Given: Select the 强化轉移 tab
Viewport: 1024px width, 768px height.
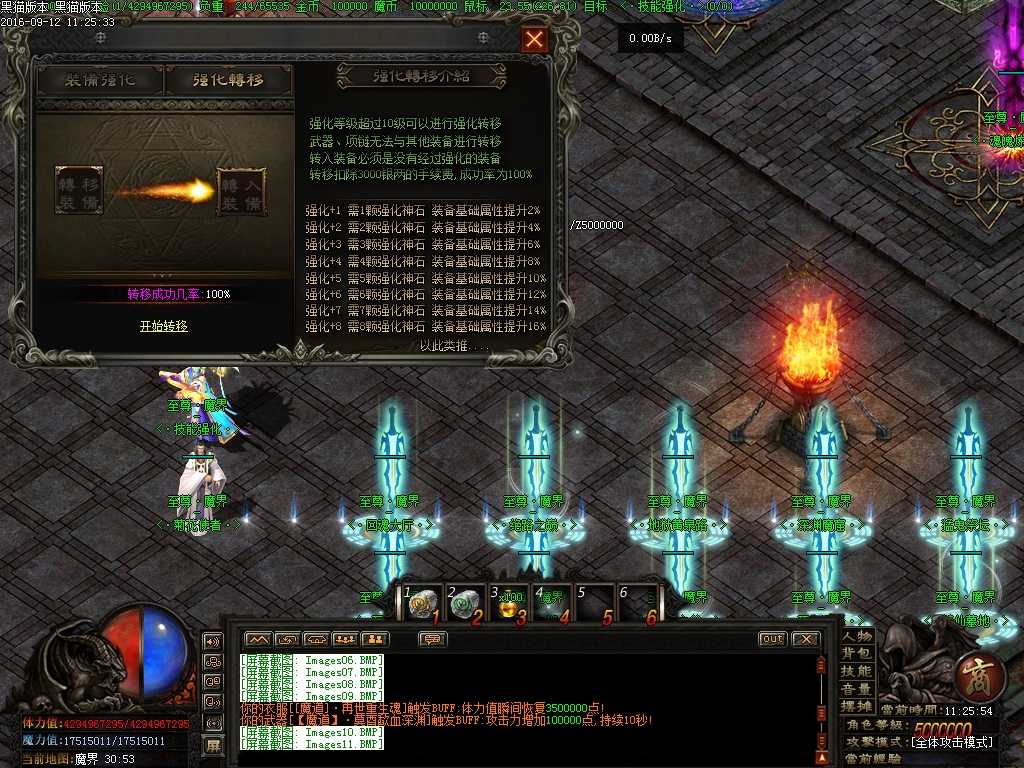Looking at the screenshot, I should [x=229, y=81].
